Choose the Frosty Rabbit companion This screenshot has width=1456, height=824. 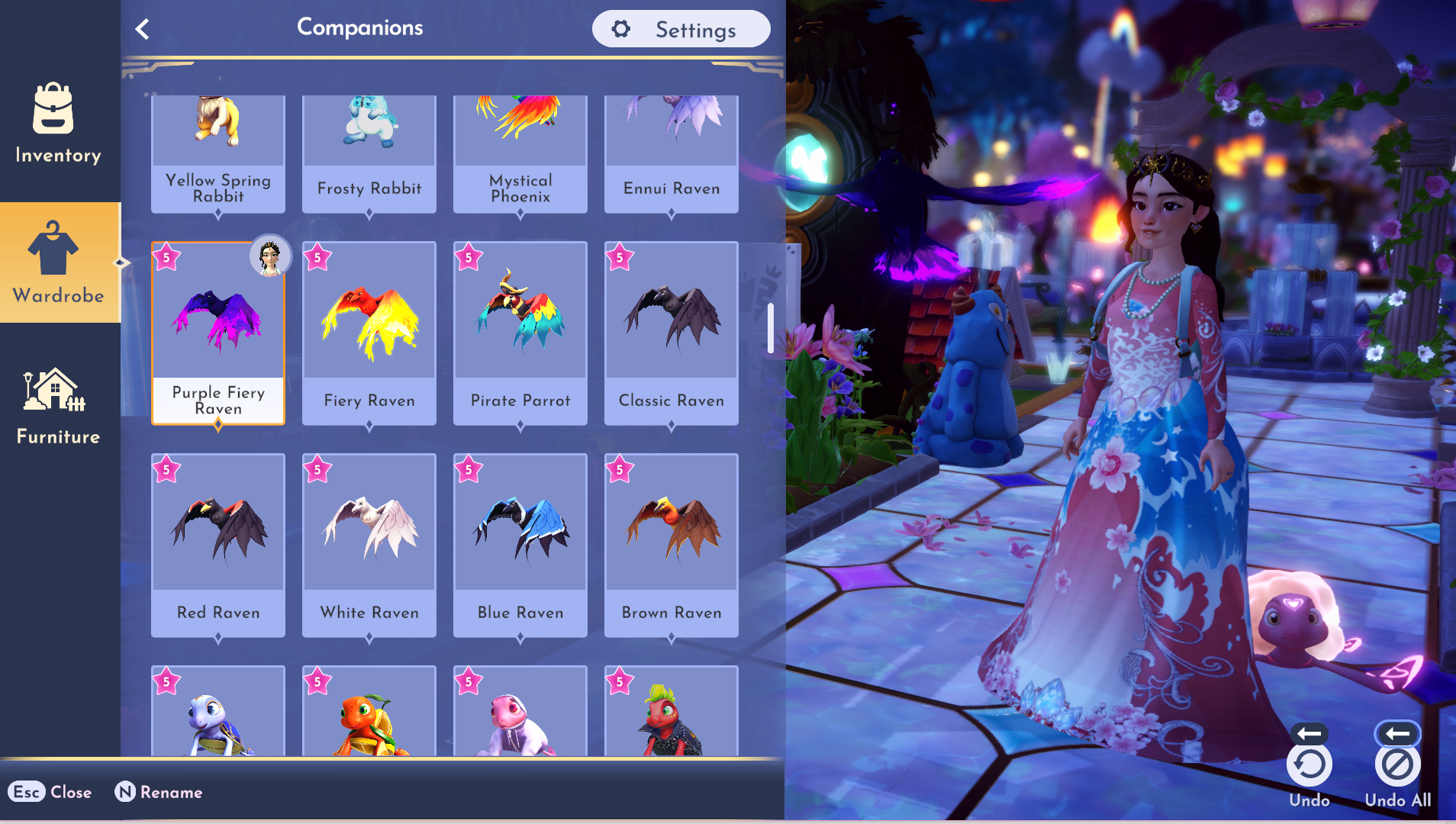click(x=369, y=153)
